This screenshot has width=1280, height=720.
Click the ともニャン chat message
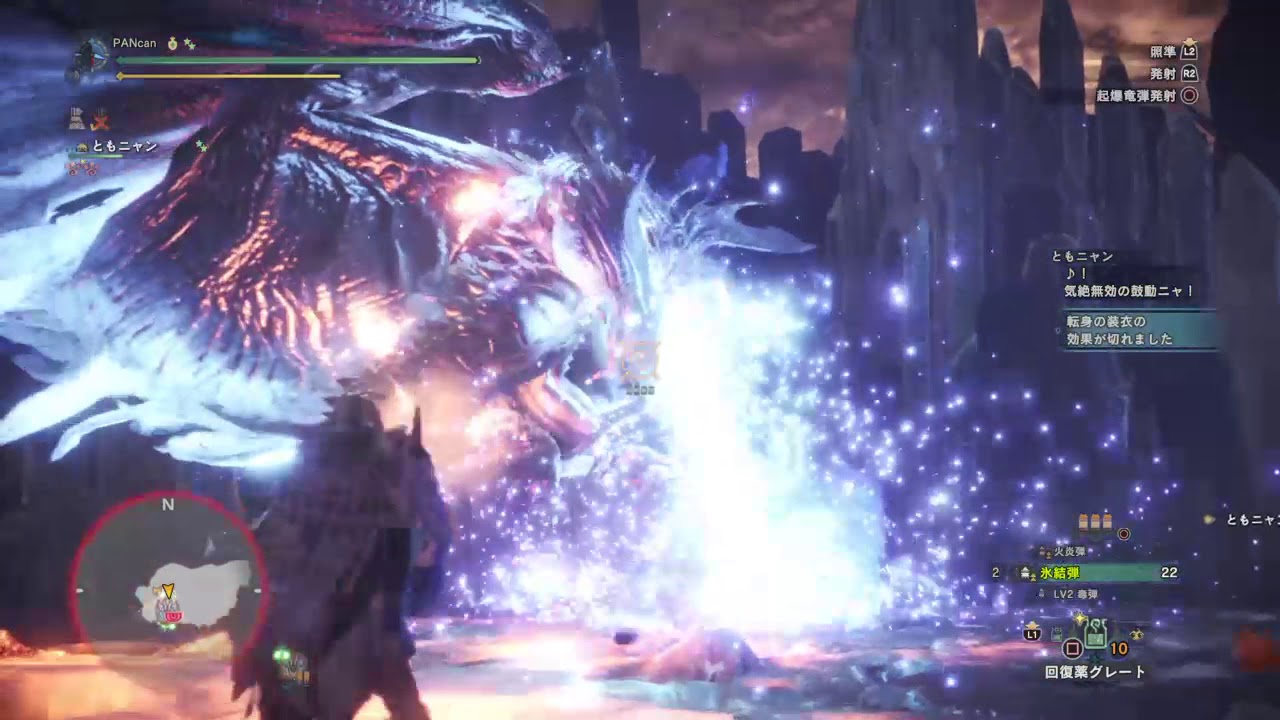1128,281
